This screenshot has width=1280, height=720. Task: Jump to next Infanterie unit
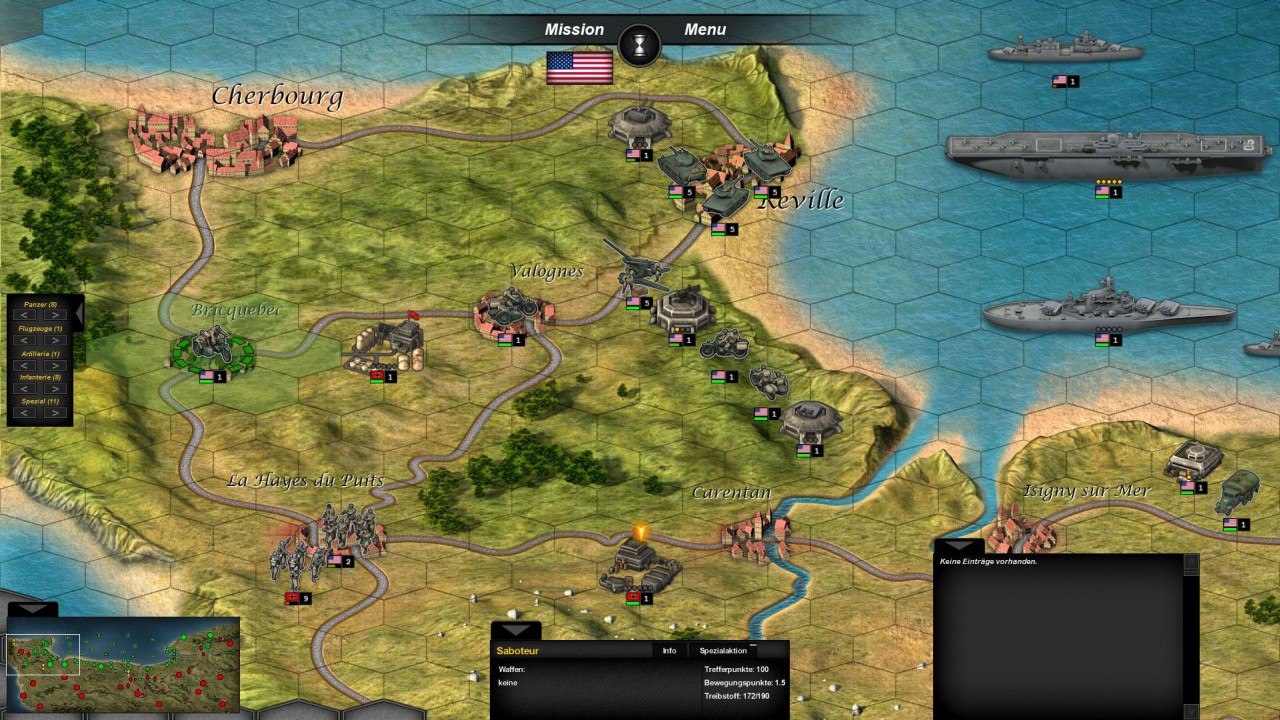pyautogui.click(x=55, y=389)
